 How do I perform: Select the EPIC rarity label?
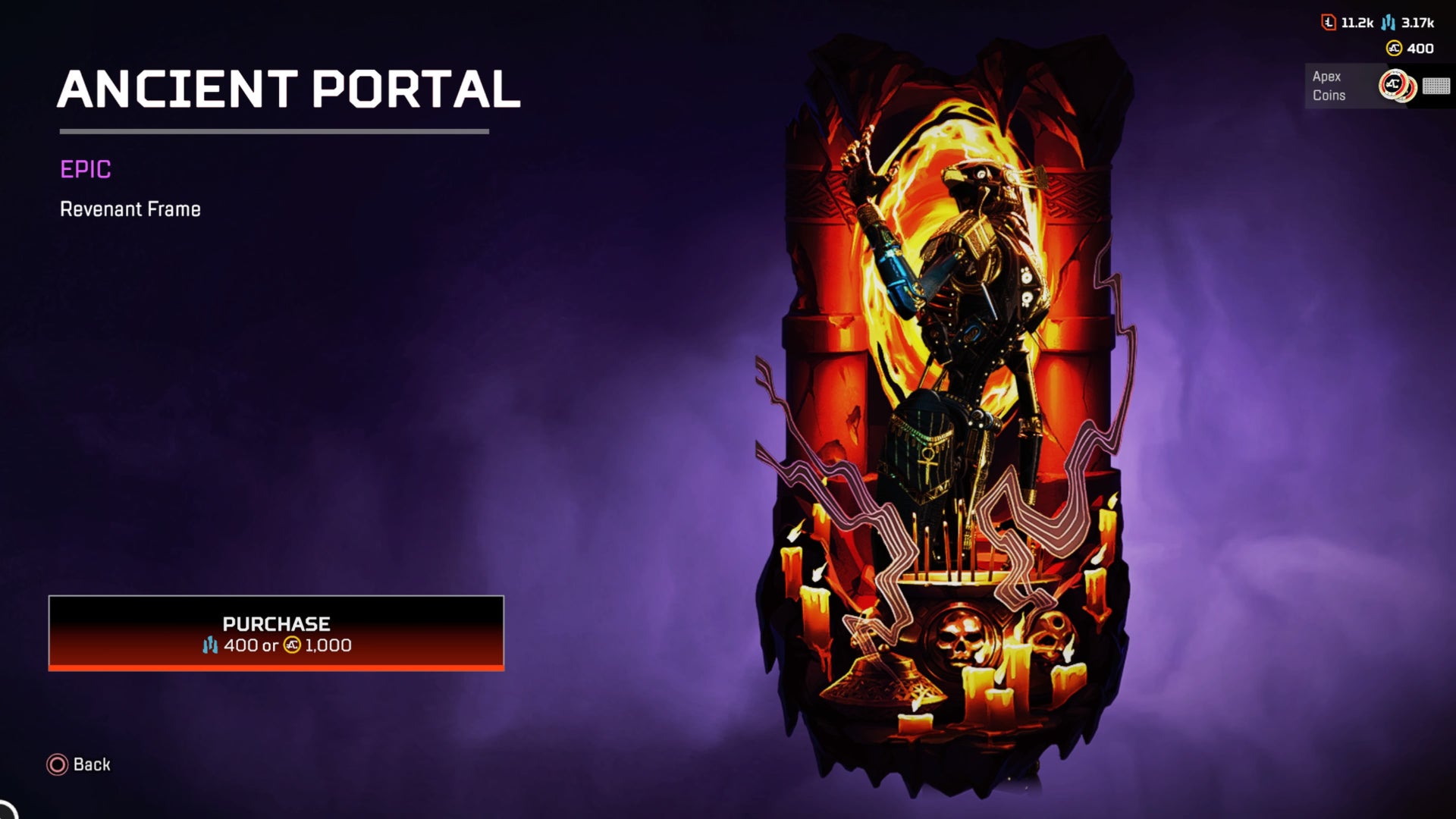coord(86,171)
